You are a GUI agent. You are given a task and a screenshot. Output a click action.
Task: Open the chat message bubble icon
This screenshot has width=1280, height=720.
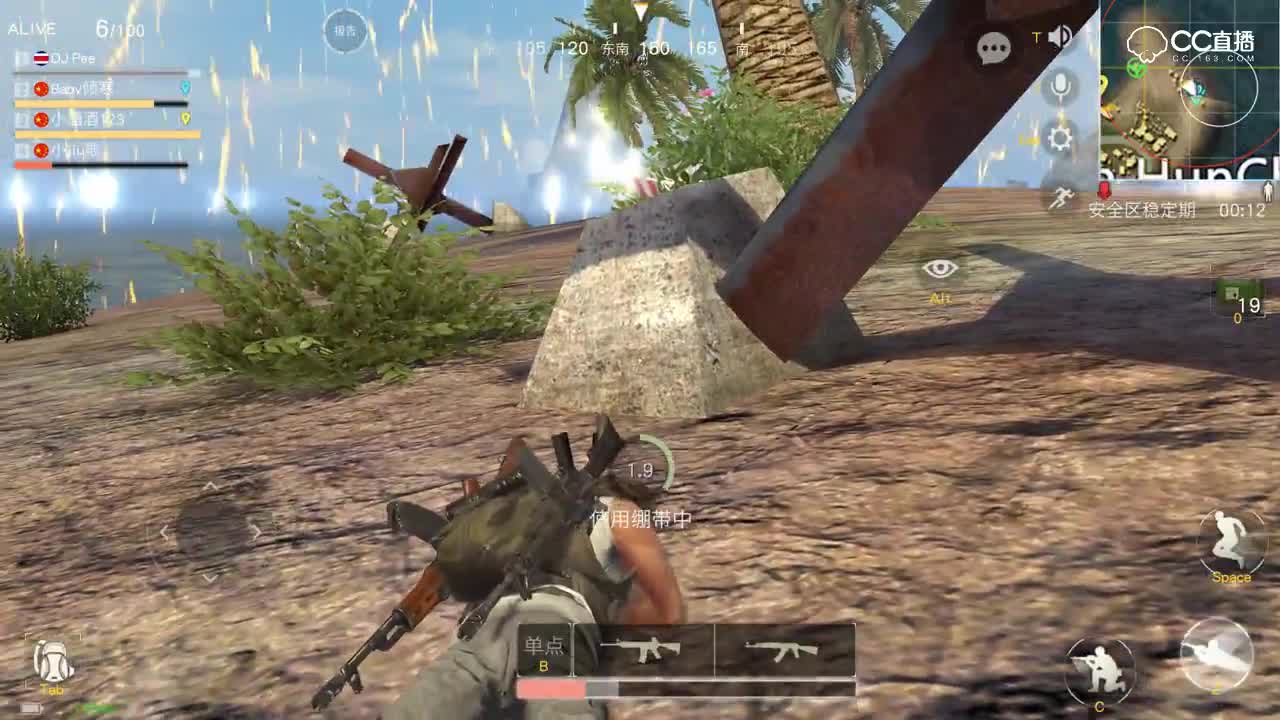pyautogui.click(x=993, y=48)
